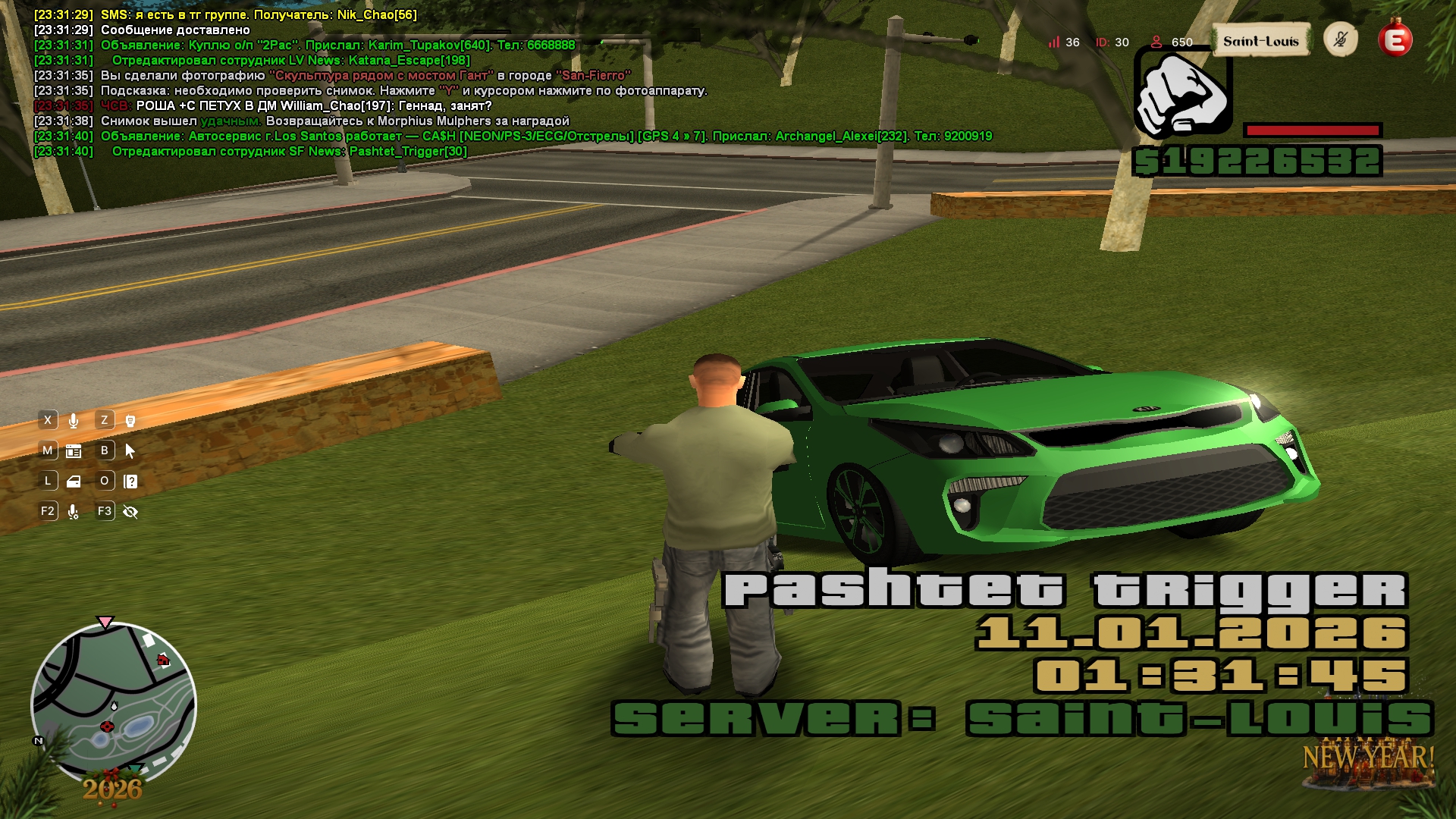Select the Saint-Louis server name badge
Viewport: 1456px width, 819px height.
pyautogui.click(x=1260, y=42)
